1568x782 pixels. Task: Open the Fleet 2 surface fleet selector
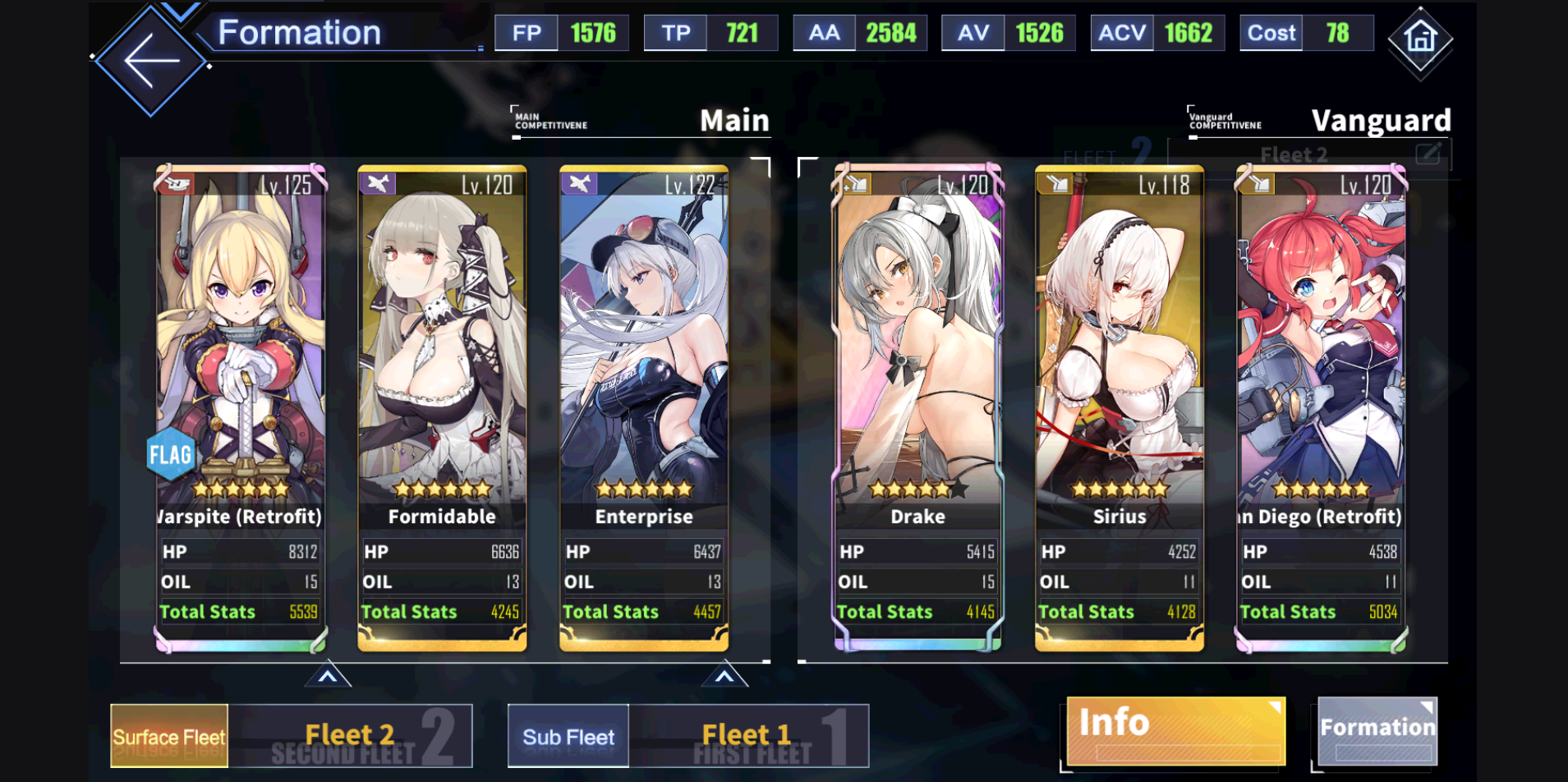(351, 736)
